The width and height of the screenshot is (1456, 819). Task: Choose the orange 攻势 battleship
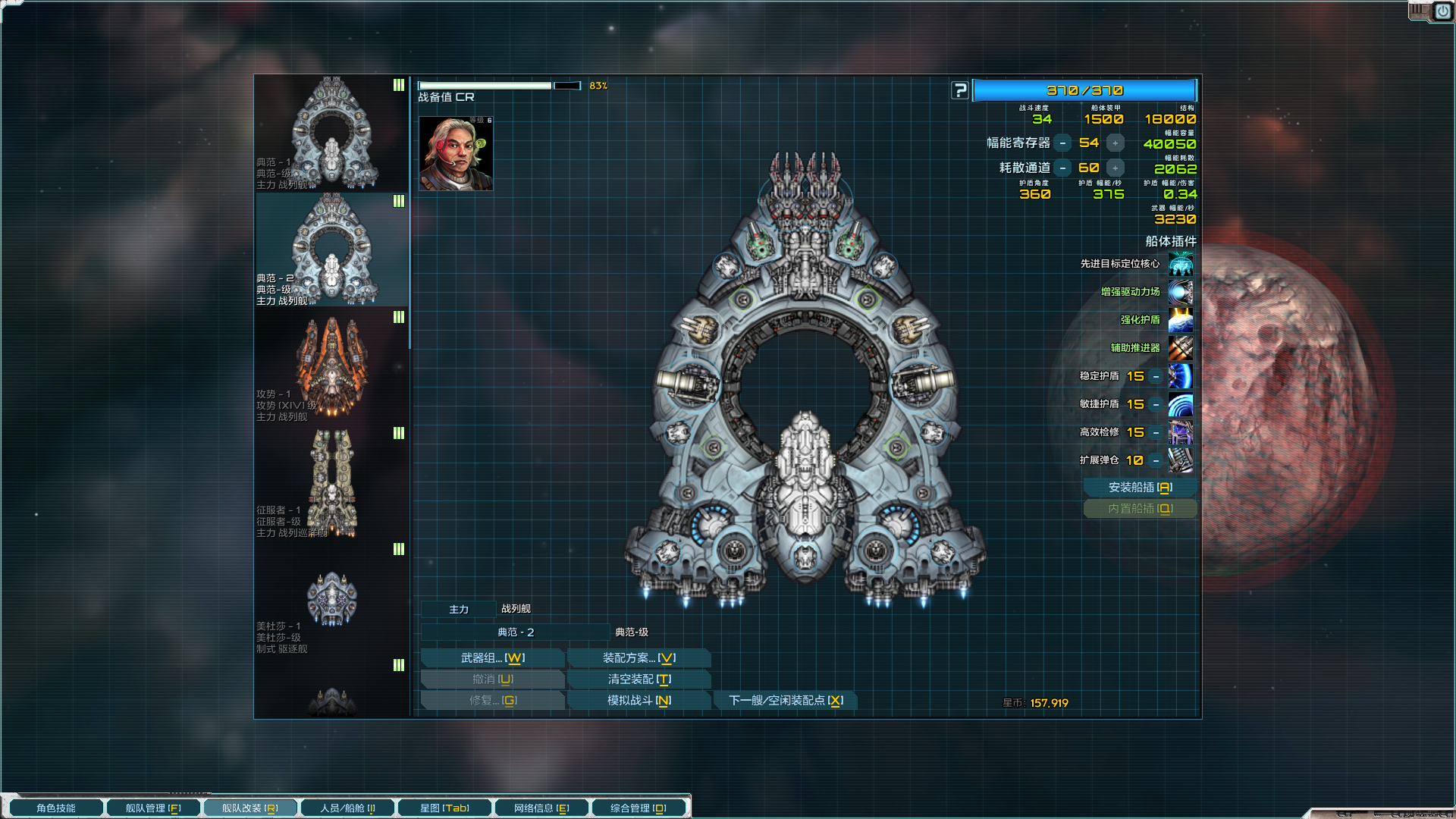[x=331, y=366]
